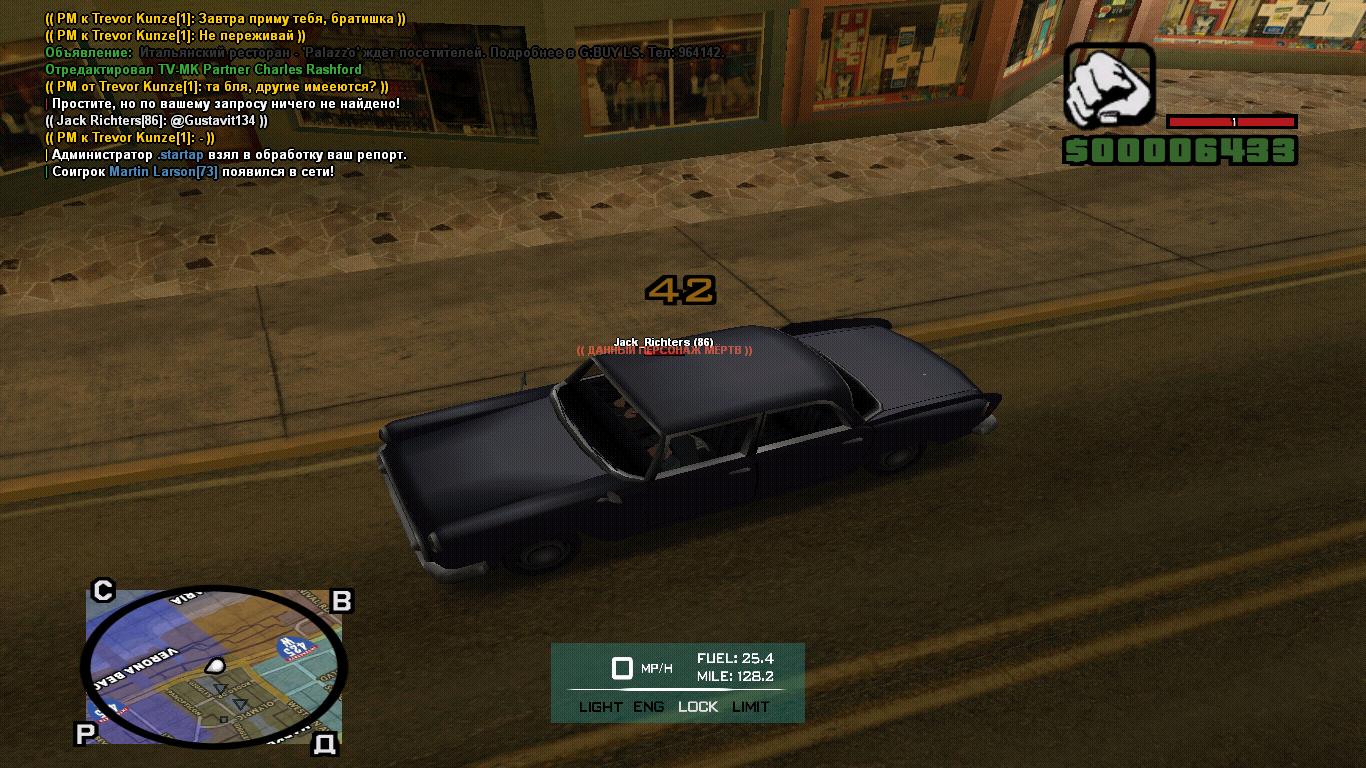The height and width of the screenshot is (768, 1366).
Task: Click the fist weapon icon
Action: (1107, 87)
